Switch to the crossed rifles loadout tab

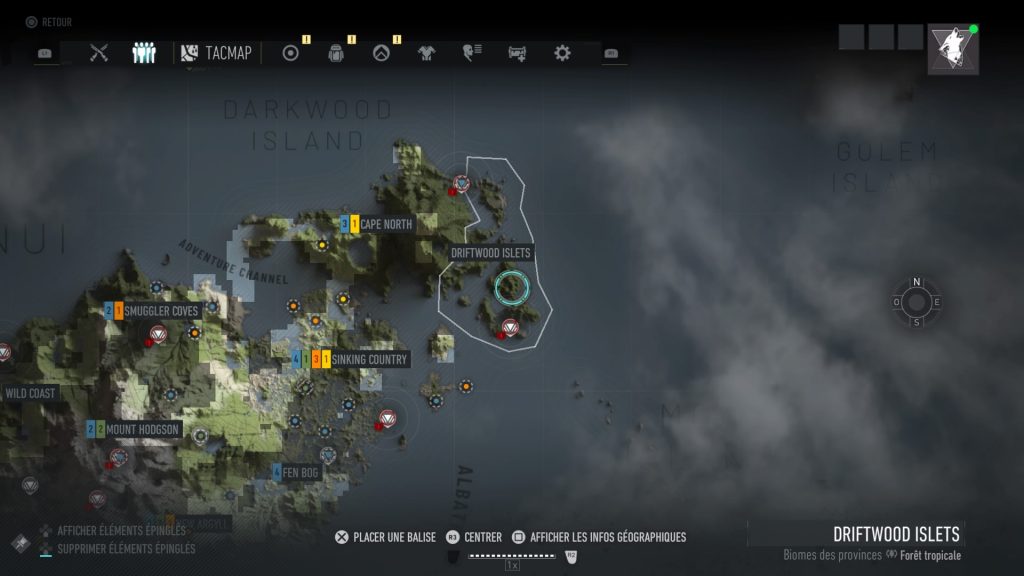point(98,53)
